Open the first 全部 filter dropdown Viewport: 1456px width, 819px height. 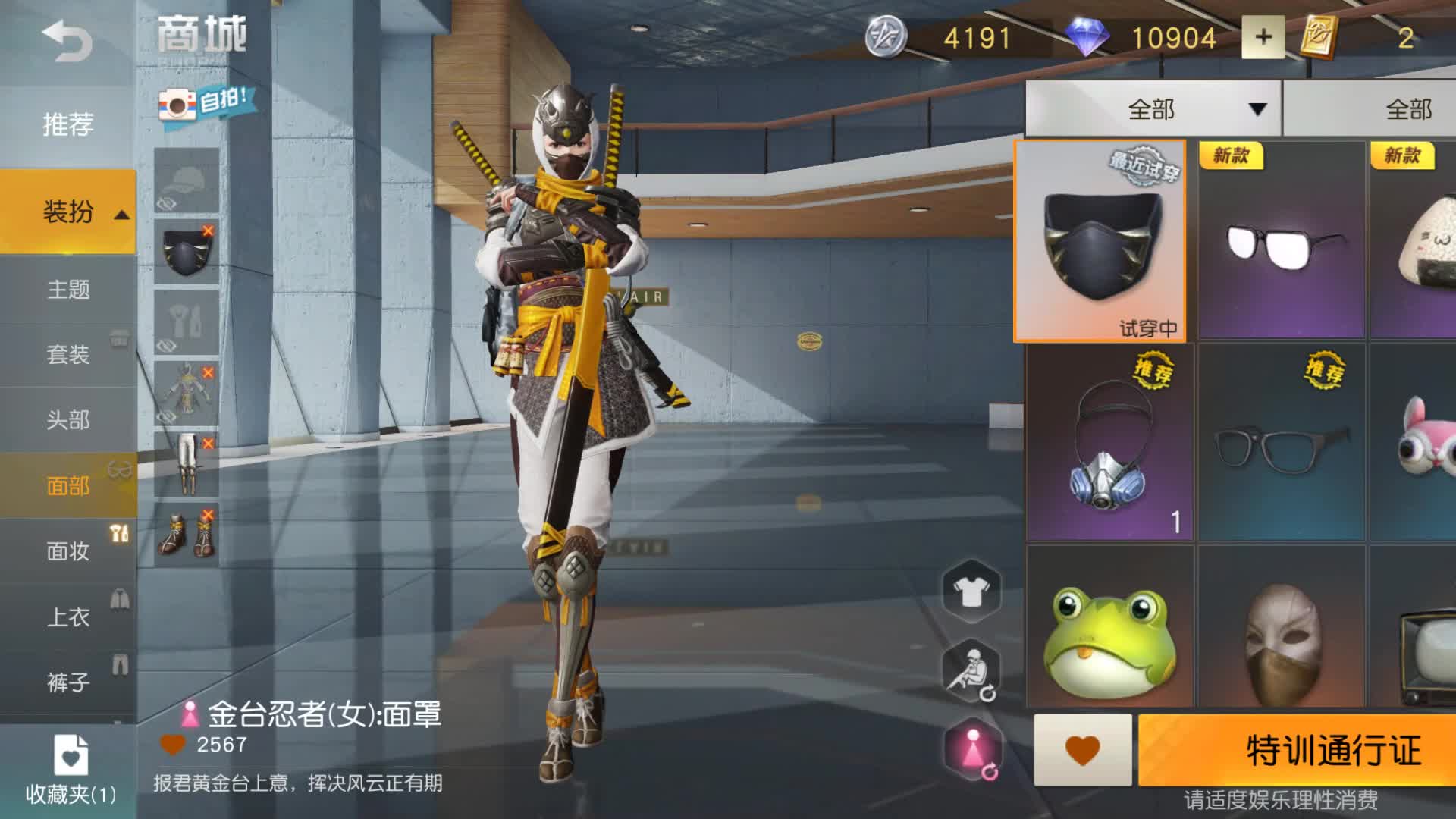click(x=1152, y=110)
